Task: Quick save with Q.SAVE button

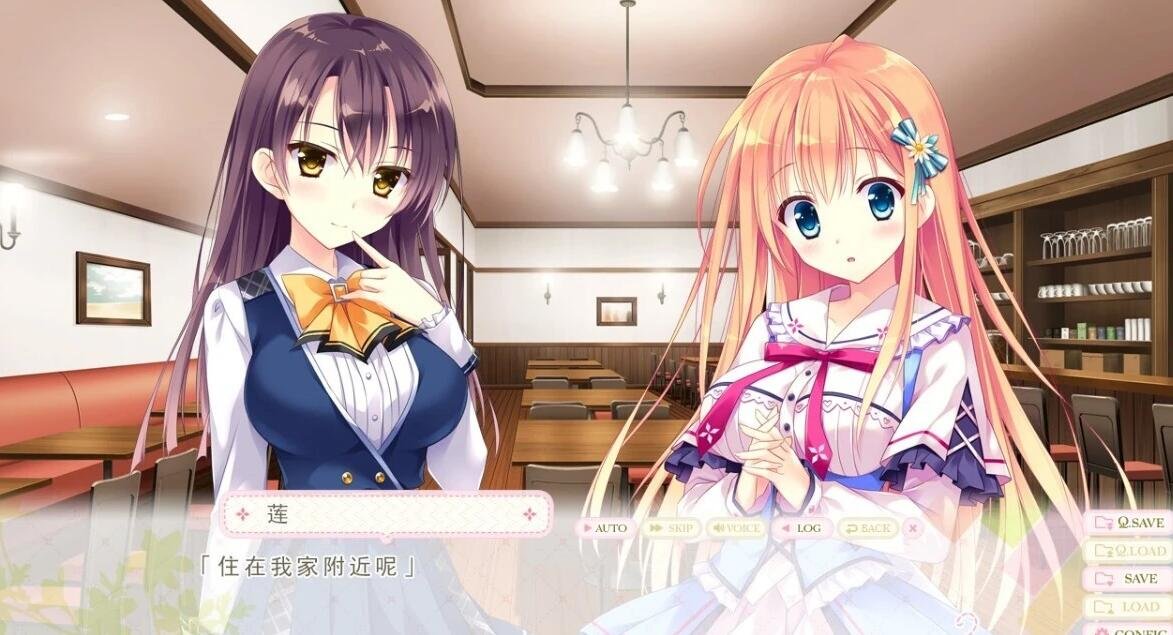Action: coord(1131,523)
